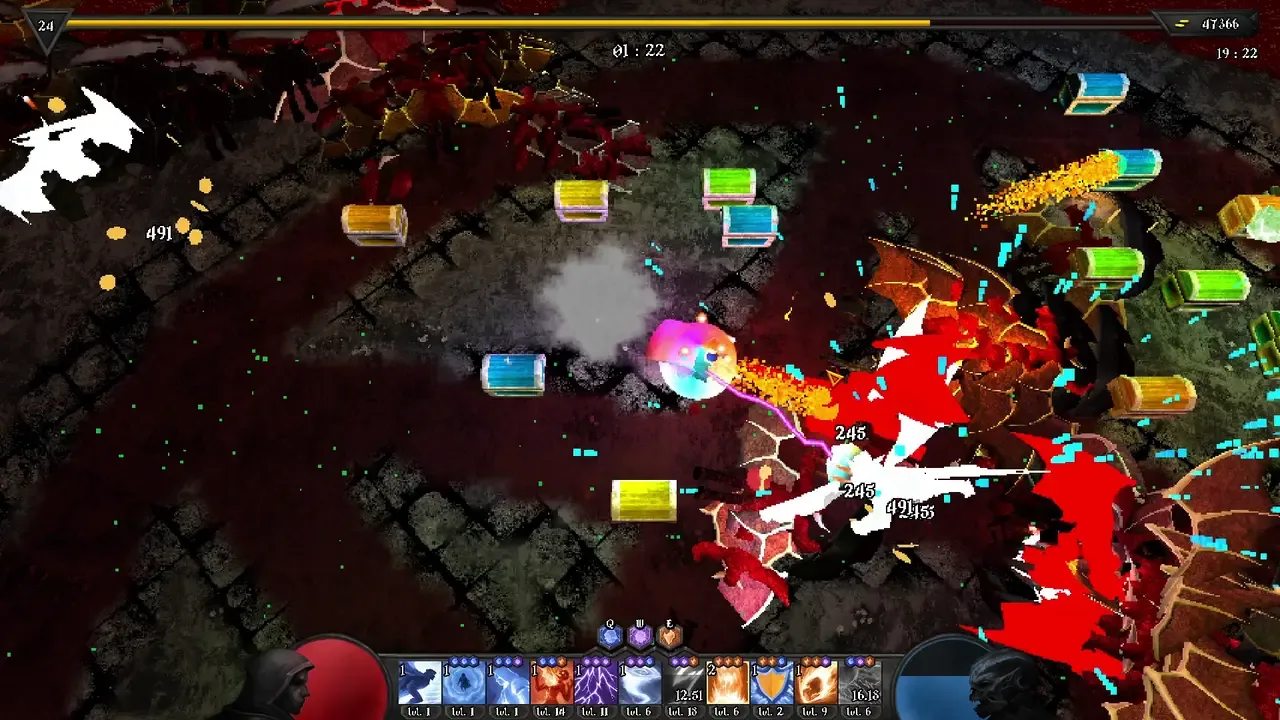
Task: Choose the blue orb element
Action: [610, 636]
